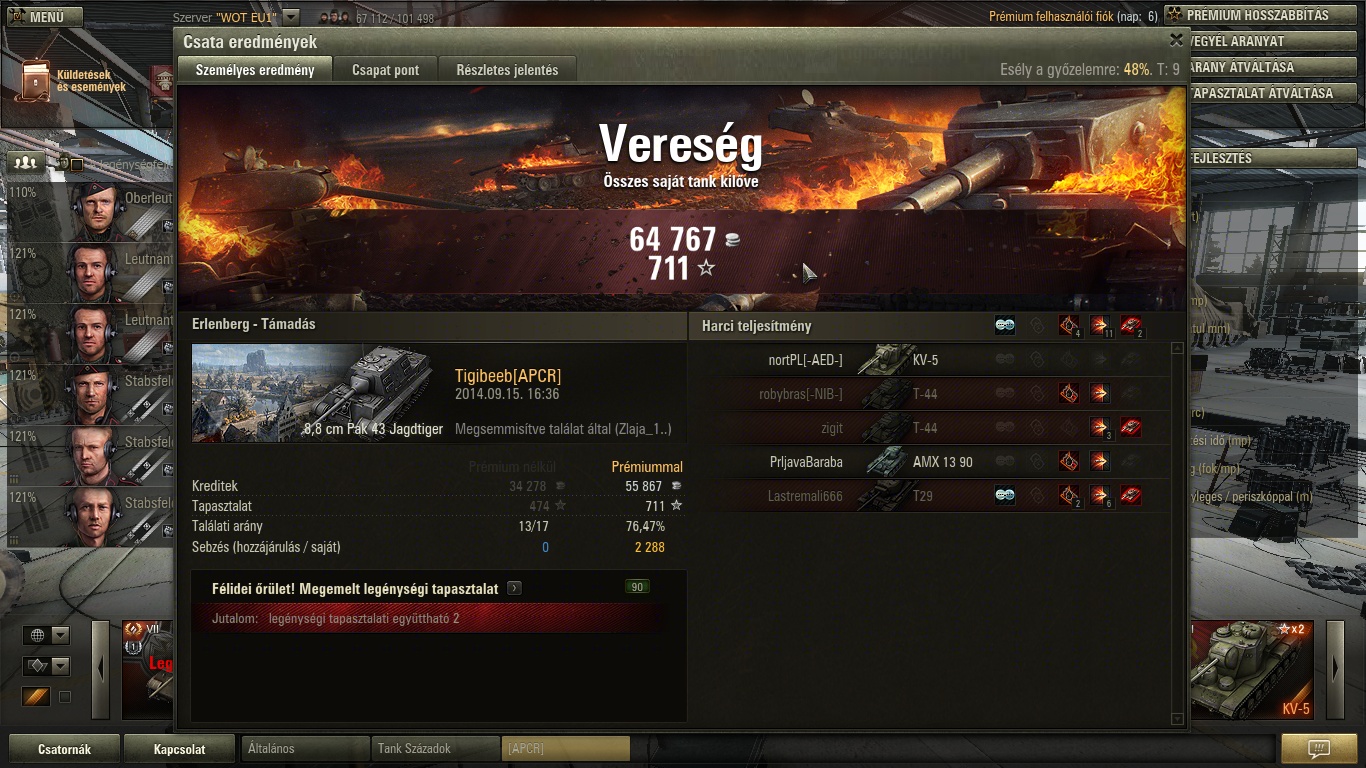Switch to the Általános chat tab
Viewport: 1366px width, 768px height.
point(305,748)
